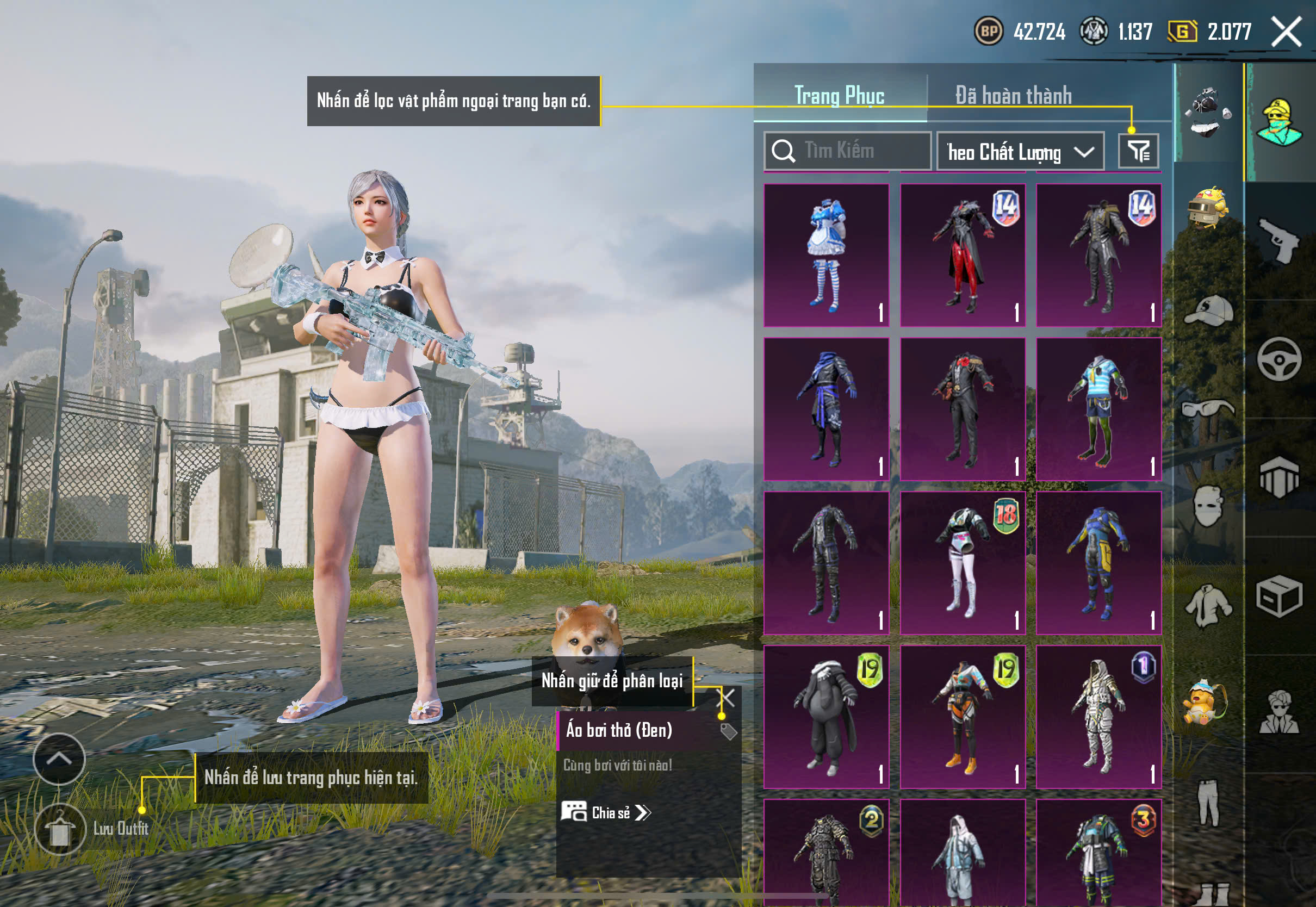1316x907 pixels.
Task: Open the Theo Chất Lượng sort dropdown
Action: click(1020, 152)
